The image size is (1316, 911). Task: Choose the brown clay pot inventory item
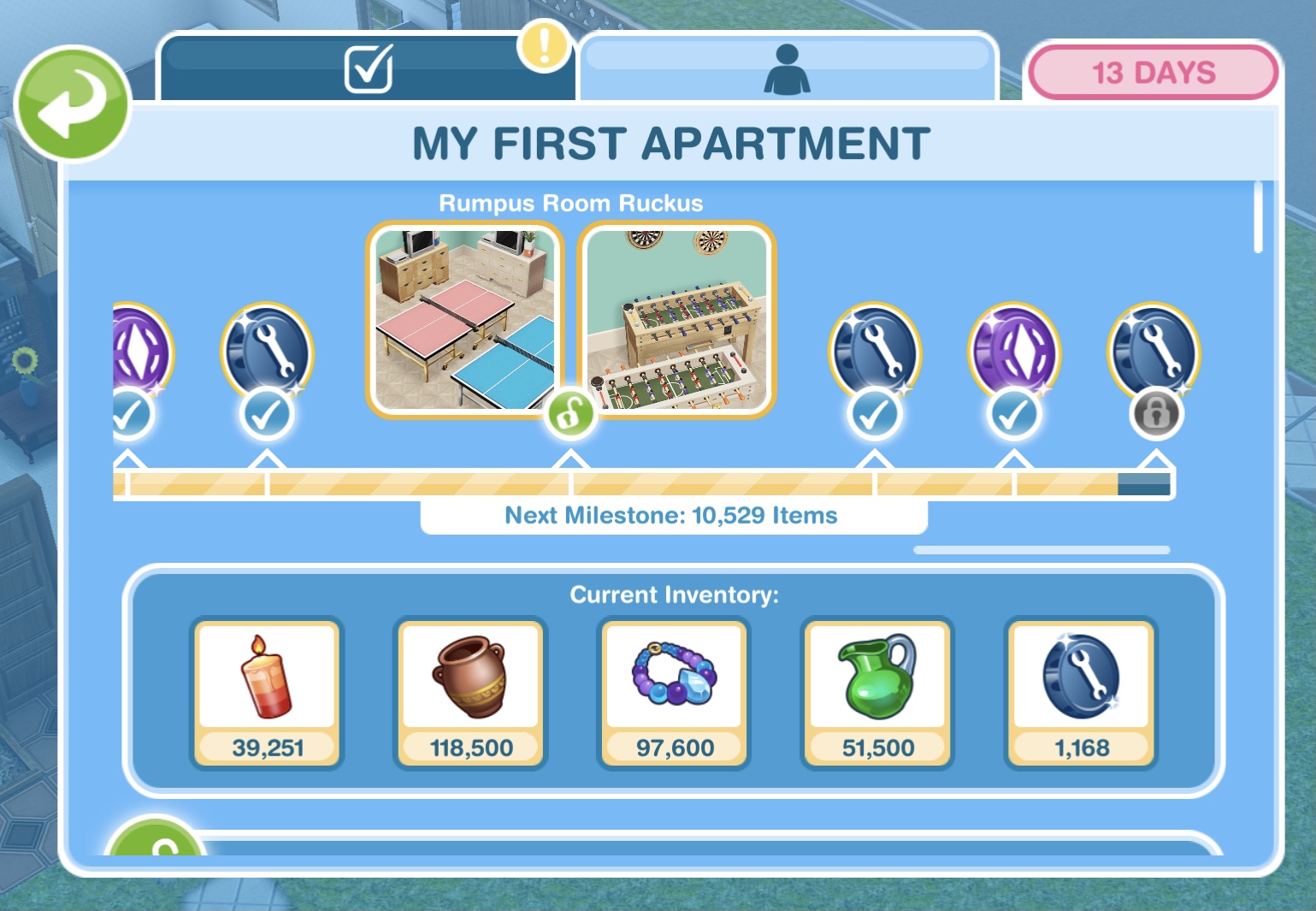click(471, 693)
